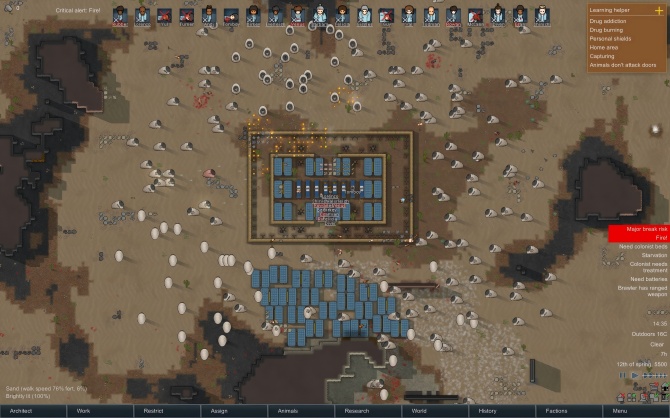Image resolution: width=670 pixels, height=418 pixels.
Task: Open the Capturing lesson
Action: pyautogui.click(x=602, y=56)
